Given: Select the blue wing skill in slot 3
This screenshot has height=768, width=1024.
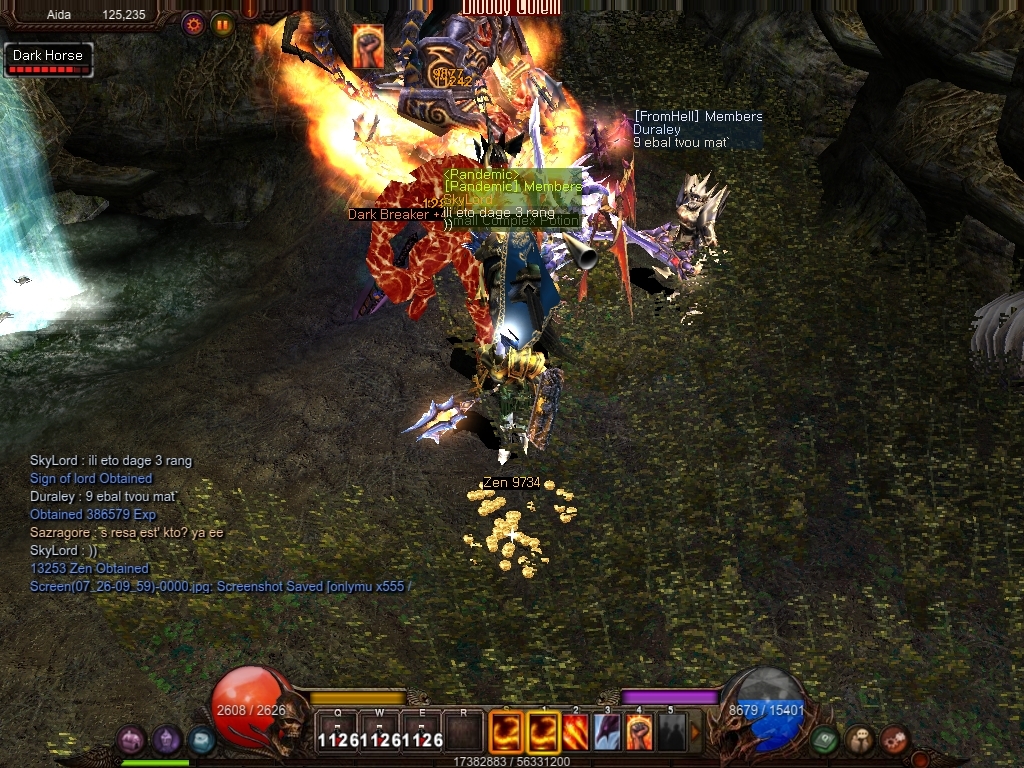Looking at the screenshot, I should click(607, 732).
